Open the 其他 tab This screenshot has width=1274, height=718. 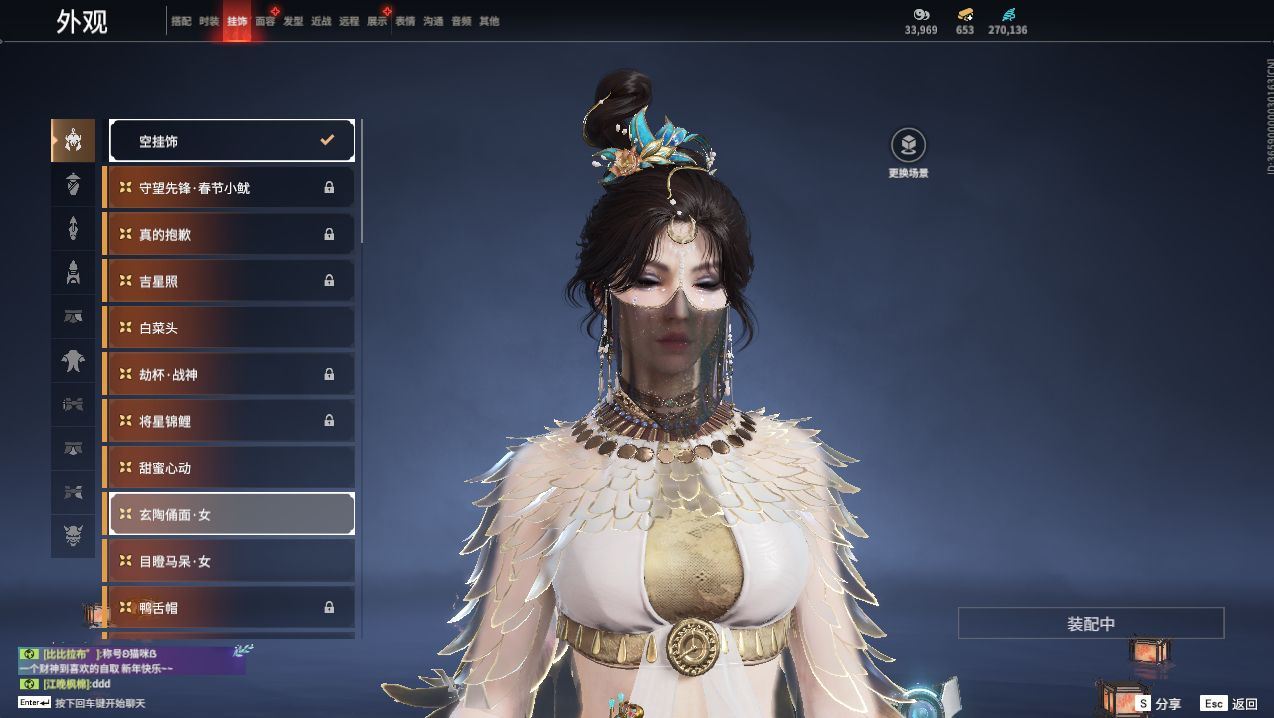tap(489, 21)
